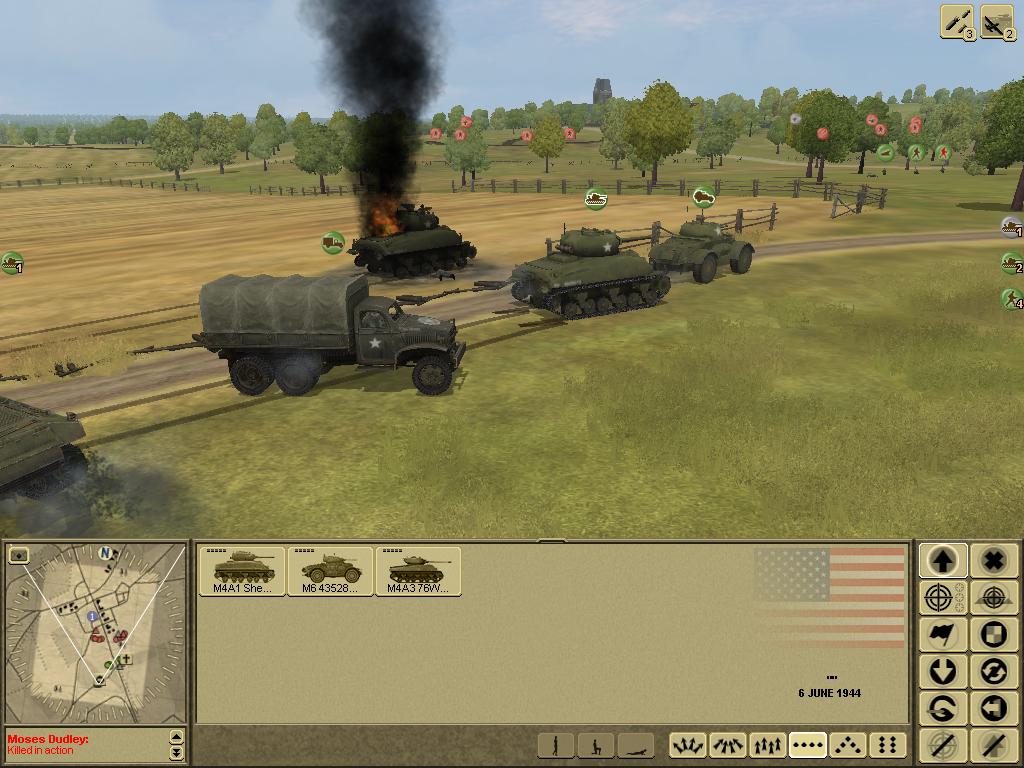The height and width of the screenshot is (768, 1024).
Task: Set stance to prone soldier
Action: (x=635, y=745)
